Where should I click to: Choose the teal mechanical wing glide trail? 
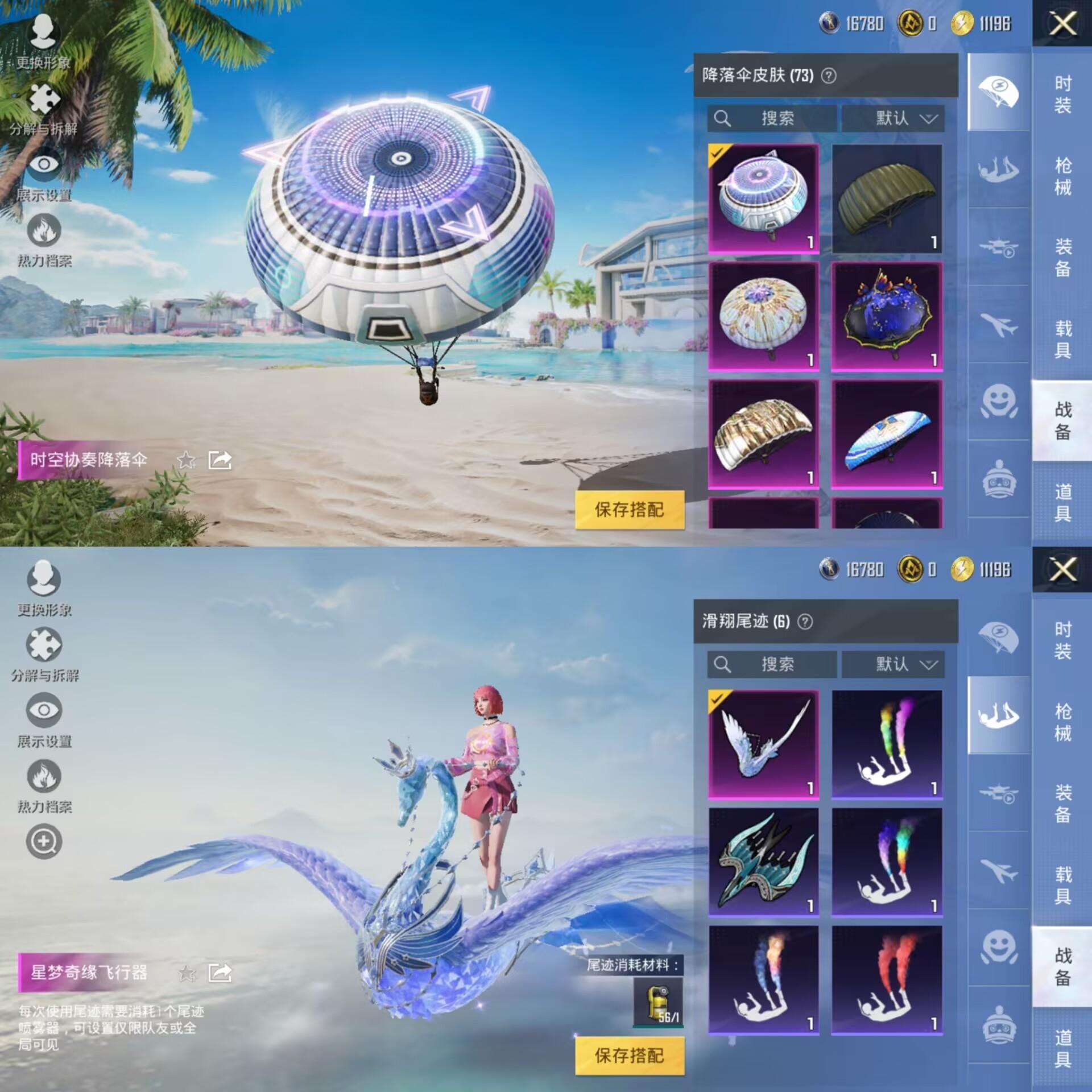pos(763,862)
